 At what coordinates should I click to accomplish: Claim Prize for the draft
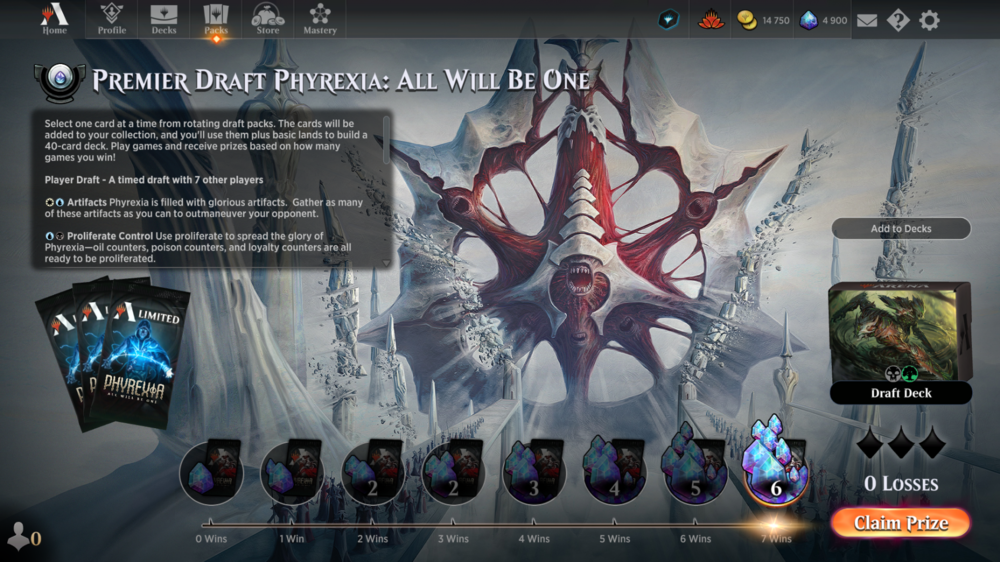899,523
